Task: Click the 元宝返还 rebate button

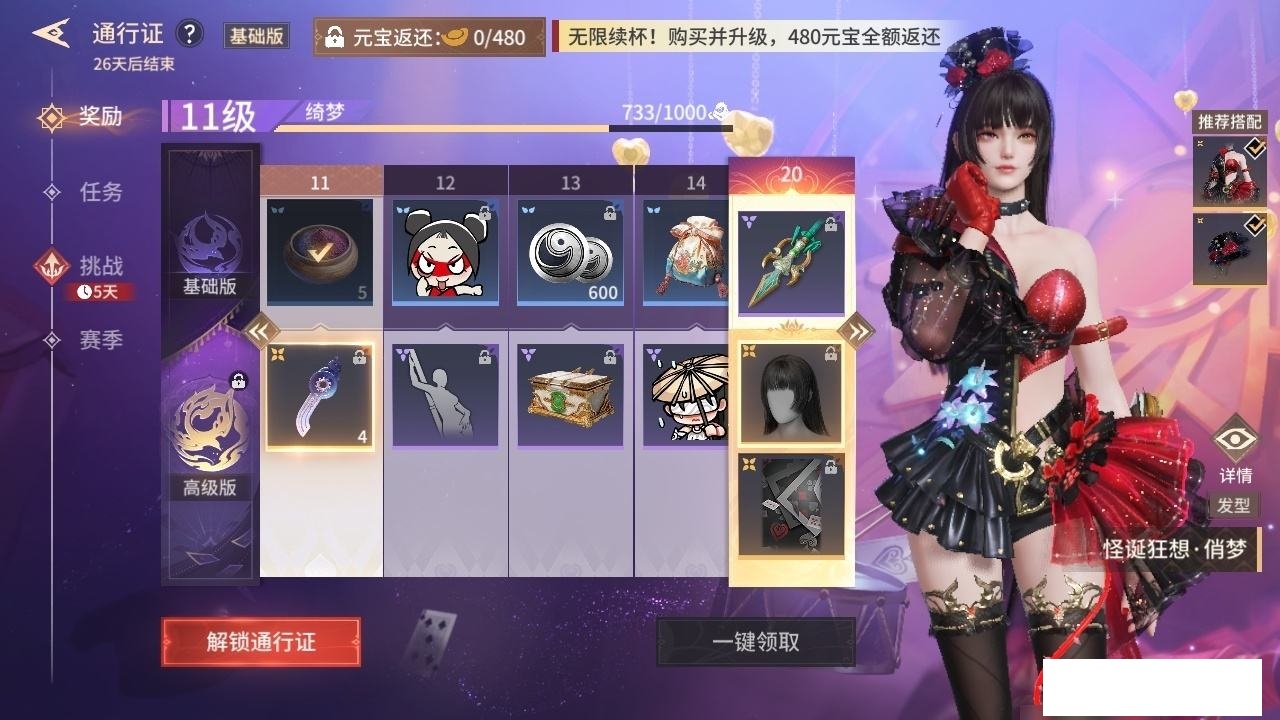Action: (x=430, y=38)
